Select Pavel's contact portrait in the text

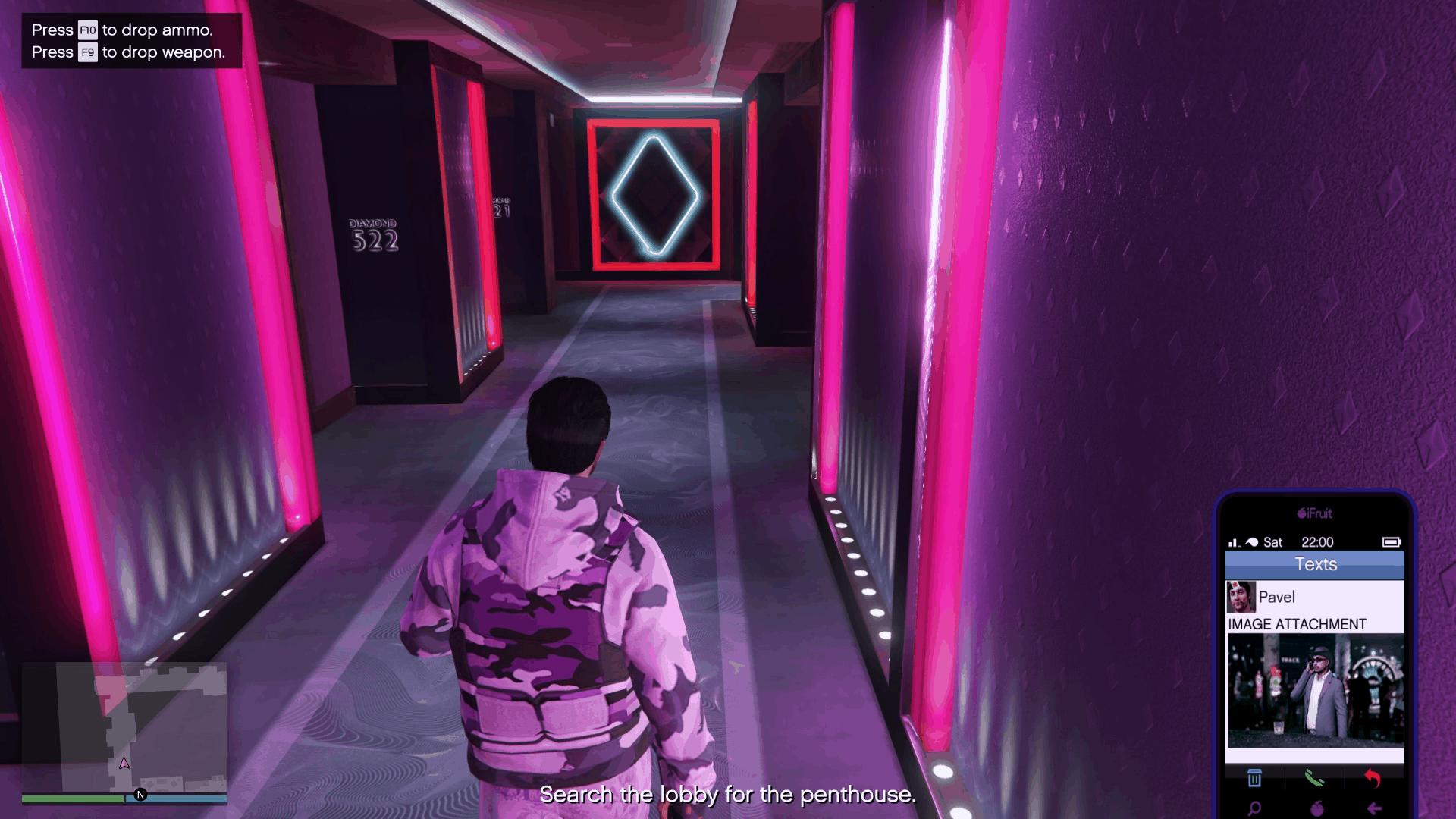coord(1241,598)
